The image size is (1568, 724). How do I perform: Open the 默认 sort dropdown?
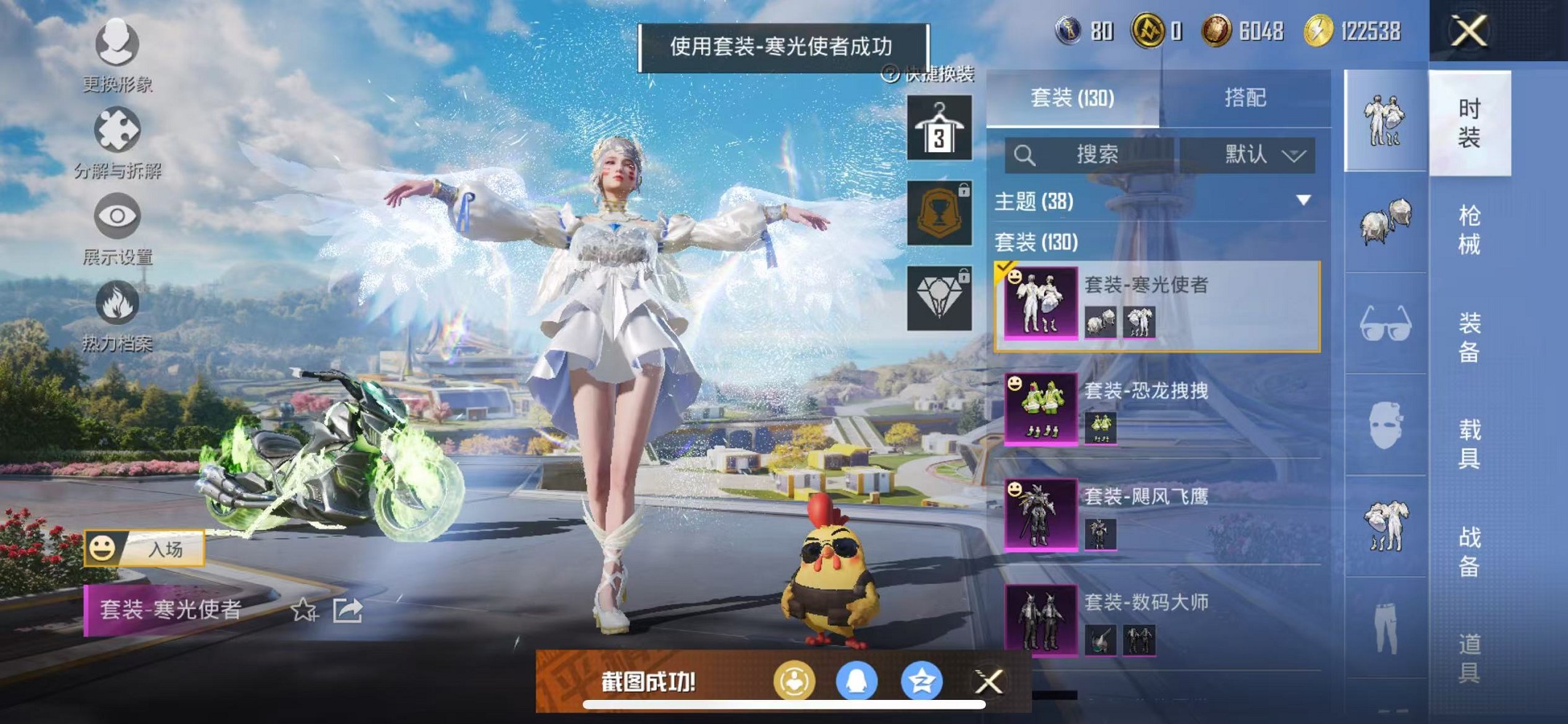point(1255,154)
